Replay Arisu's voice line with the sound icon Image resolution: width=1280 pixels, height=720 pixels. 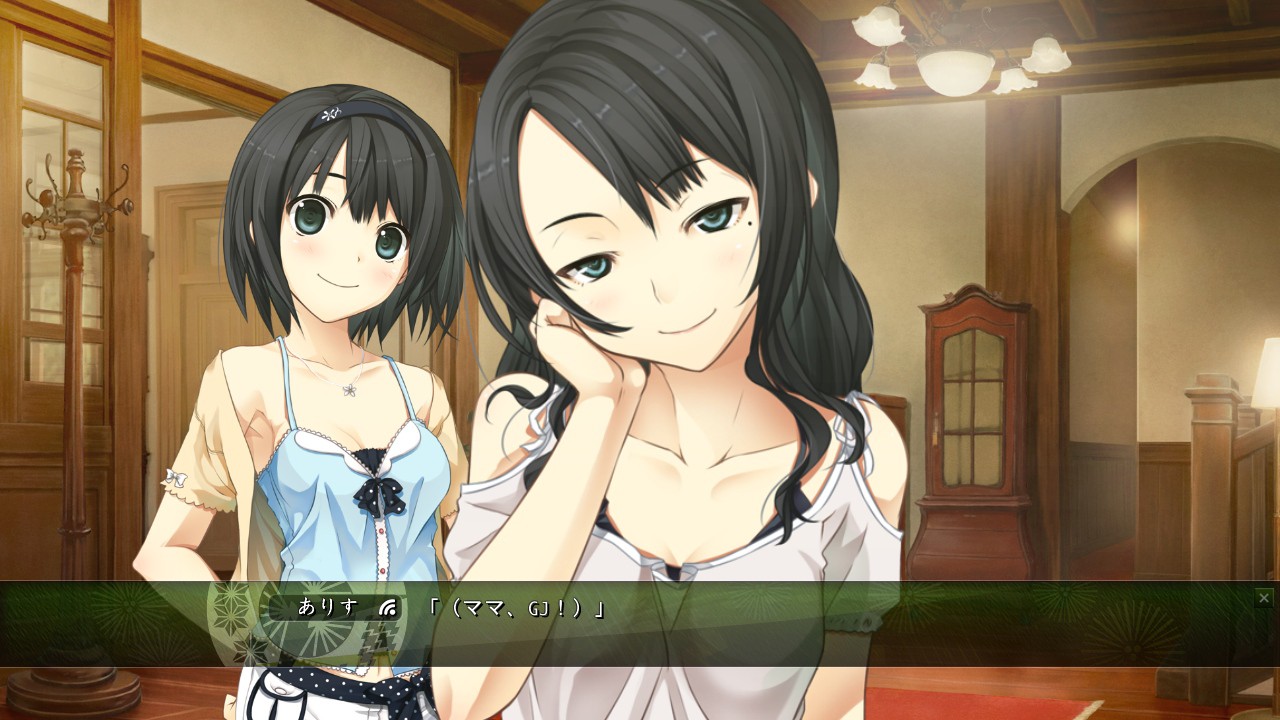[389, 607]
